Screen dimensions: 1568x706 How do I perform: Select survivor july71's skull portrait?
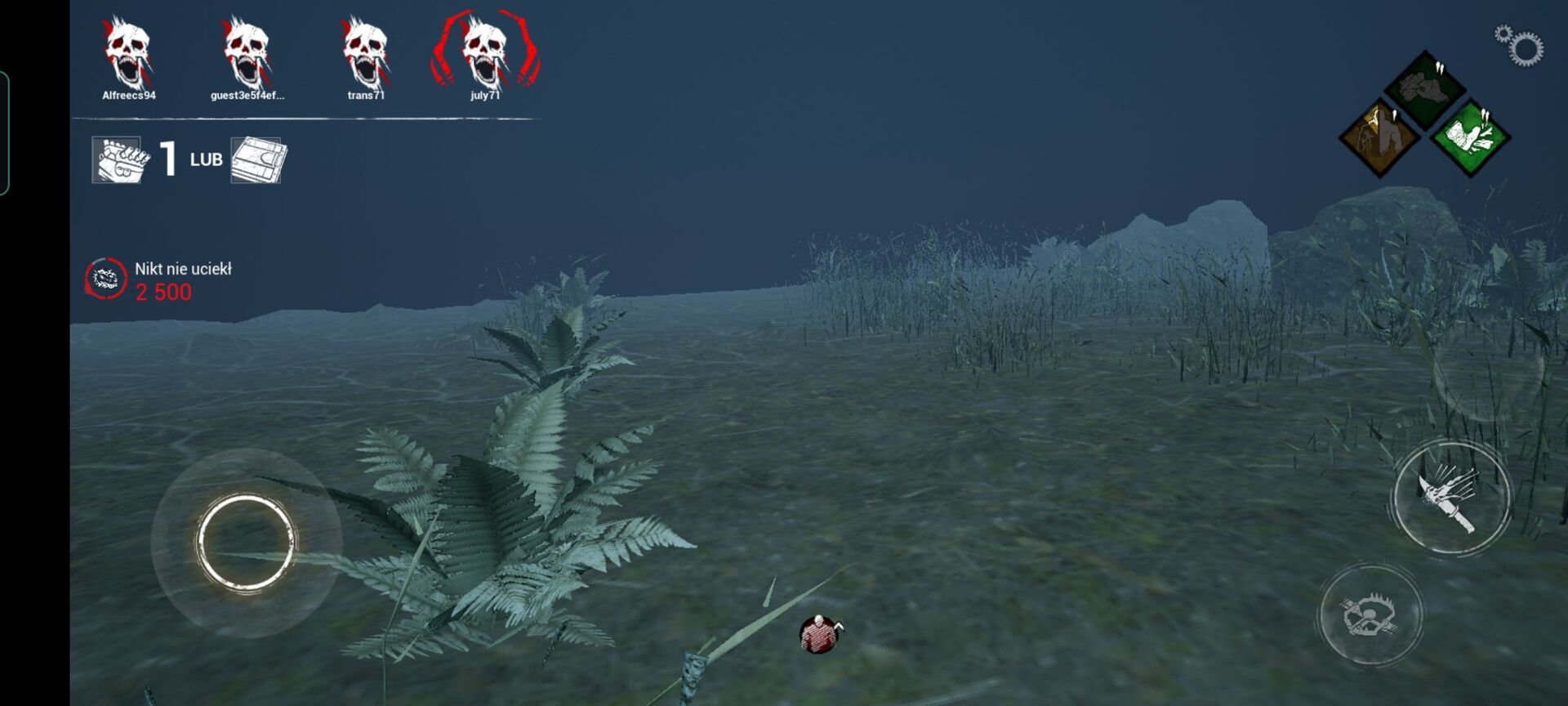pos(485,54)
